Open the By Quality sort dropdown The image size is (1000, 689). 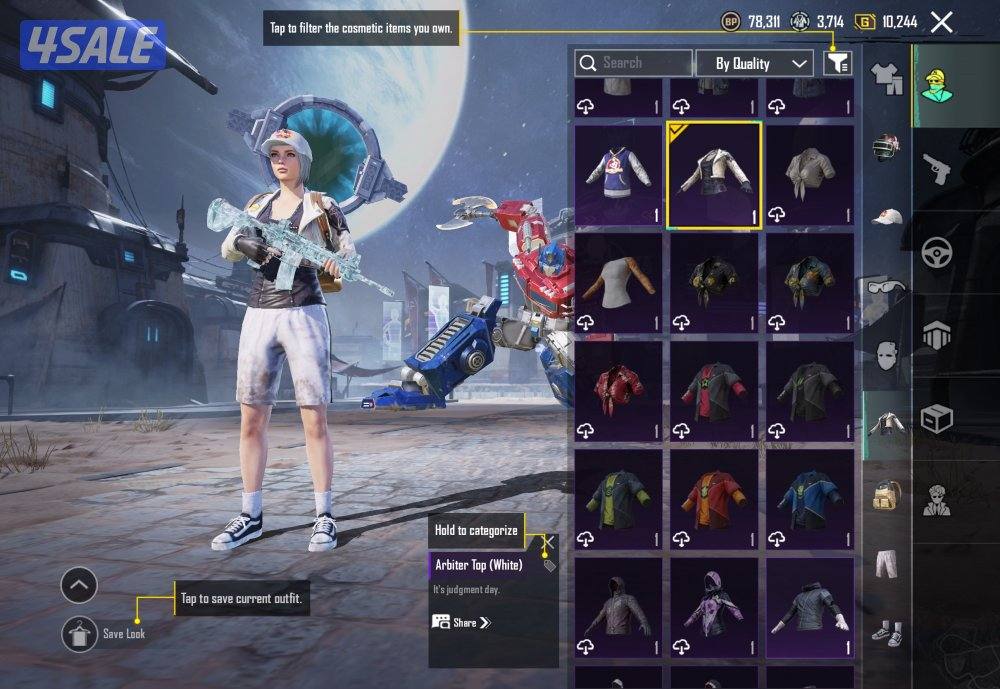[x=754, y=63]
